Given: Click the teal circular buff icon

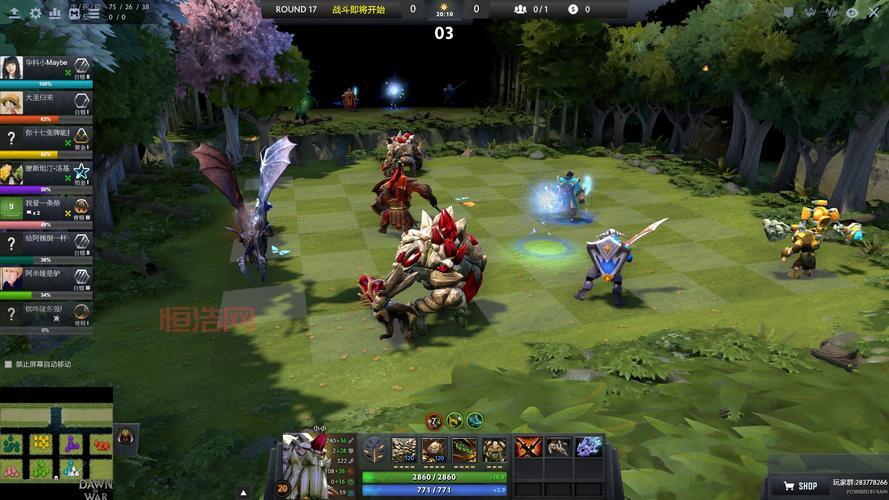Looking at the screenshot, I should (475, 421).
